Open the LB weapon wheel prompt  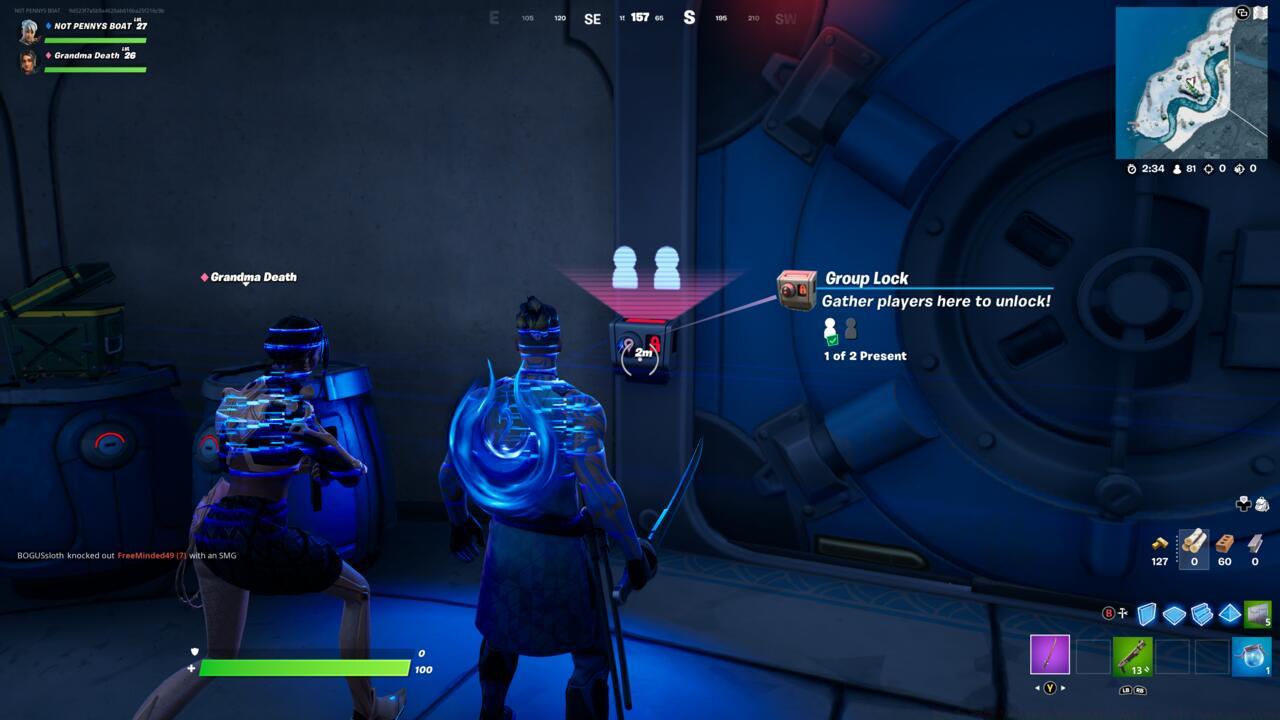click(1126, 690)
